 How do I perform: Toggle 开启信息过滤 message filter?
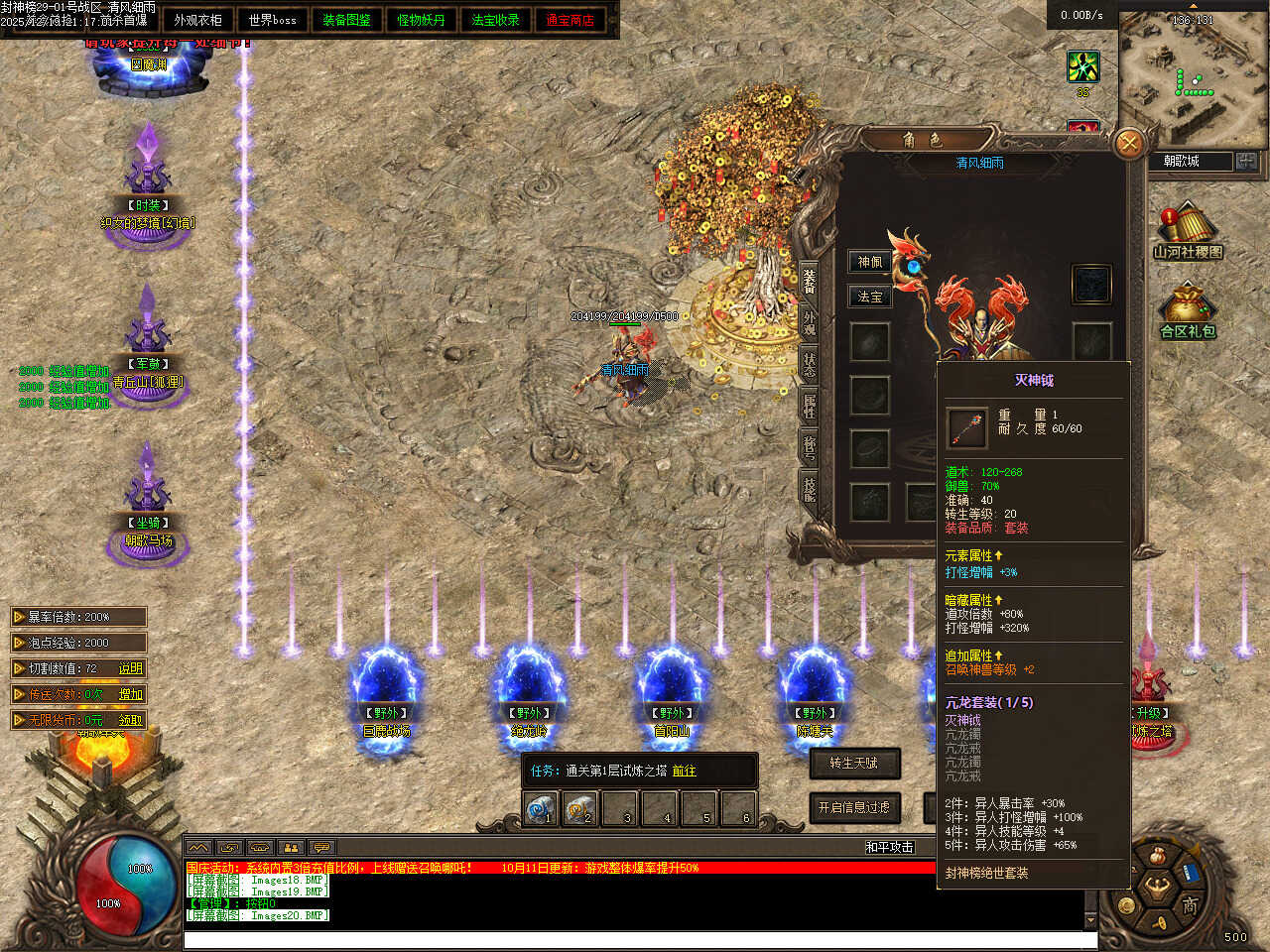[854, 807]
